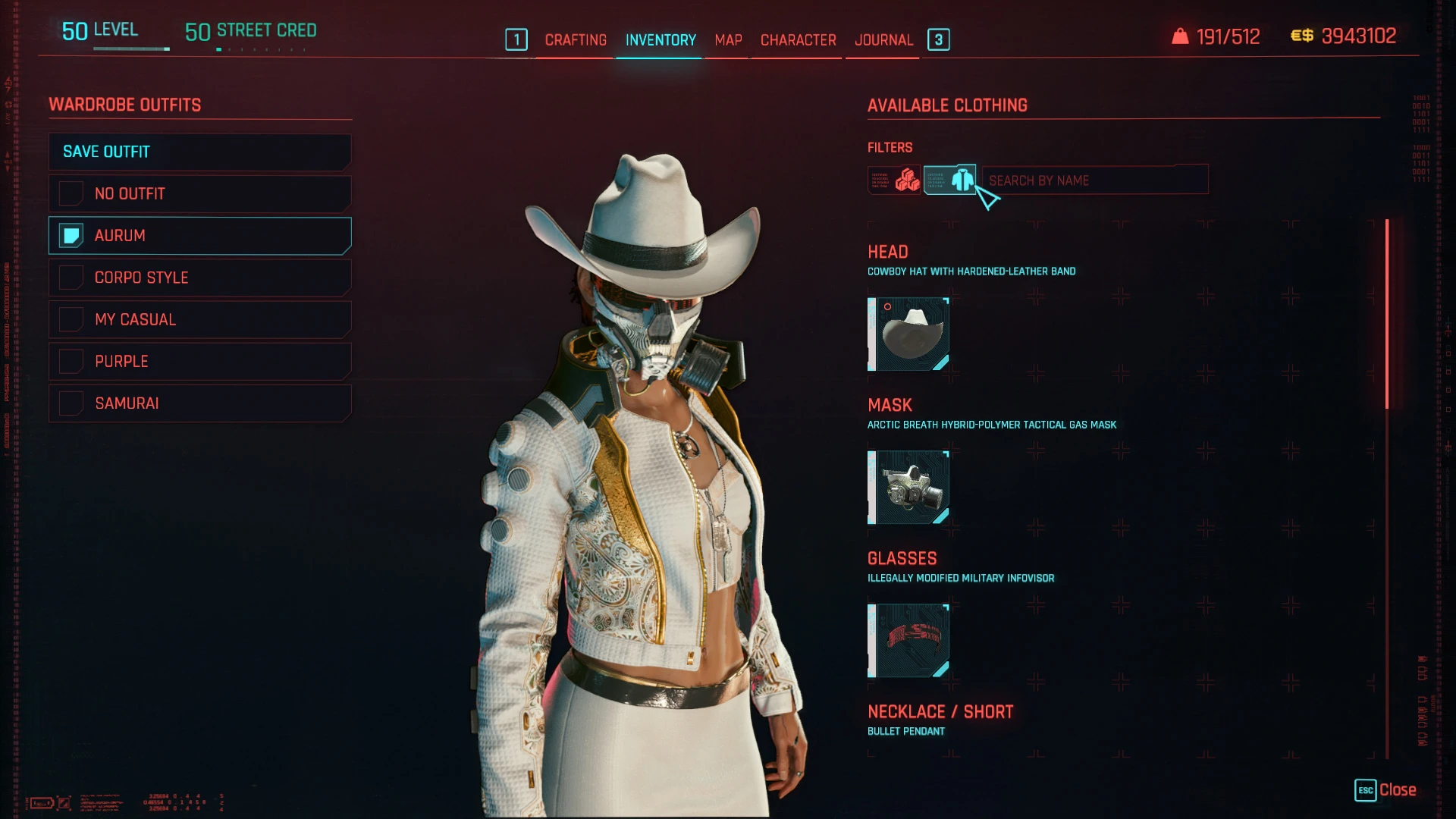Check the Samurai outfit box
The width and height of the screenshot is (1456, 819).
coord(71,403)
